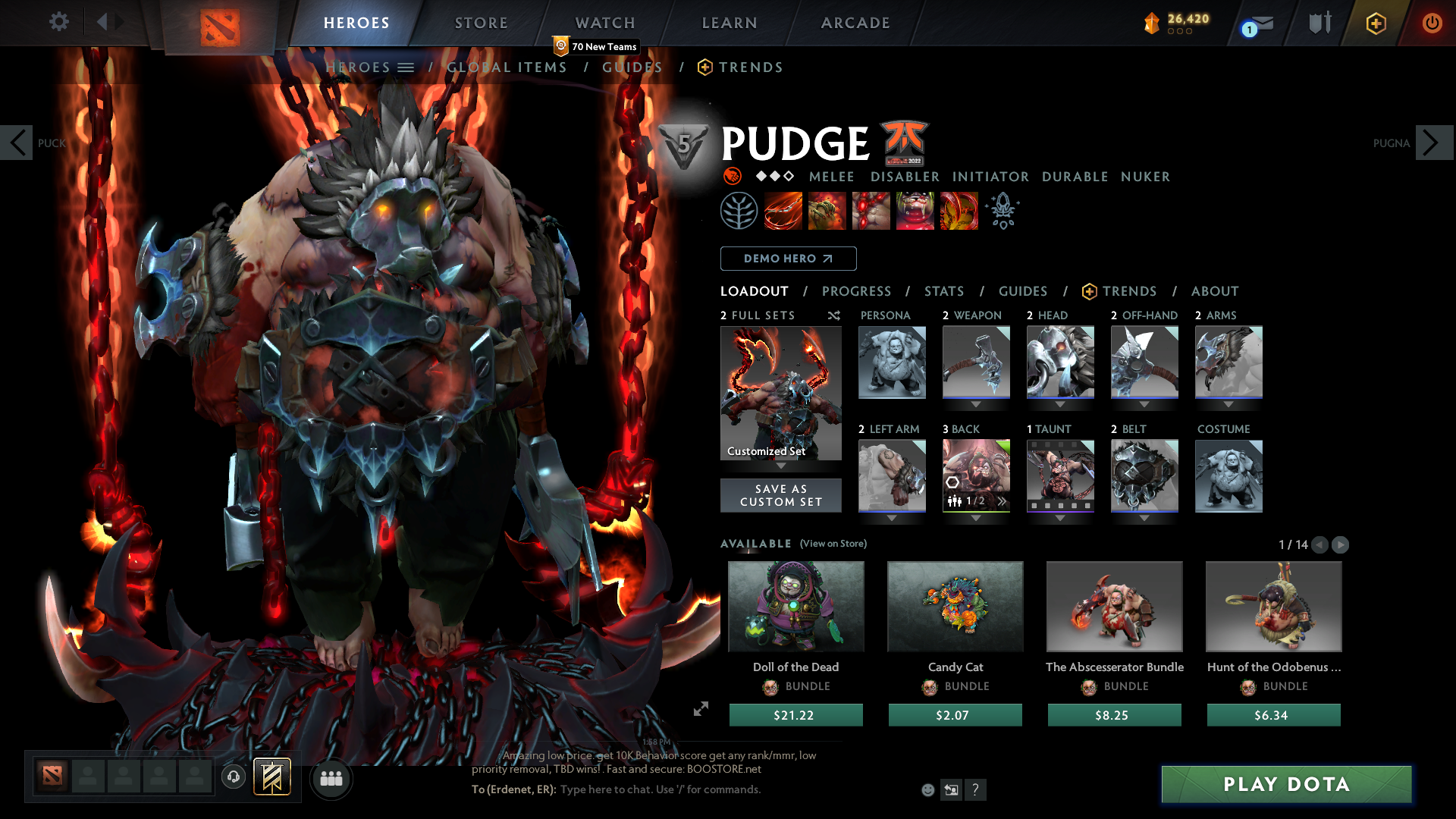Viewport: 1456px width, 819px height.
Task: Open the Dota Plus hexagon icon
Action: pyautogui.click(x=1376, y=23)
